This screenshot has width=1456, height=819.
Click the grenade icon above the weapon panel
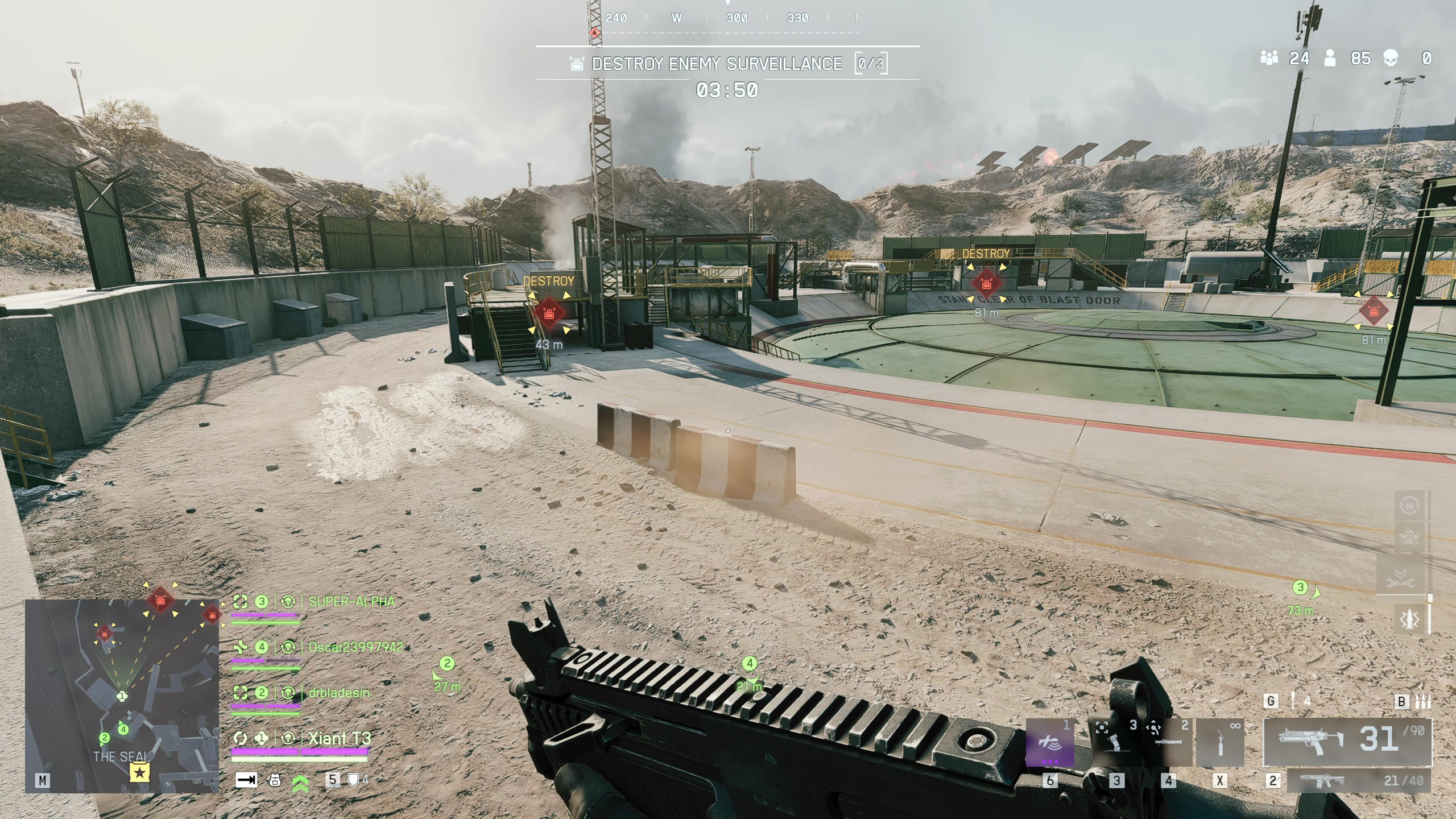tap(1293, 701)
